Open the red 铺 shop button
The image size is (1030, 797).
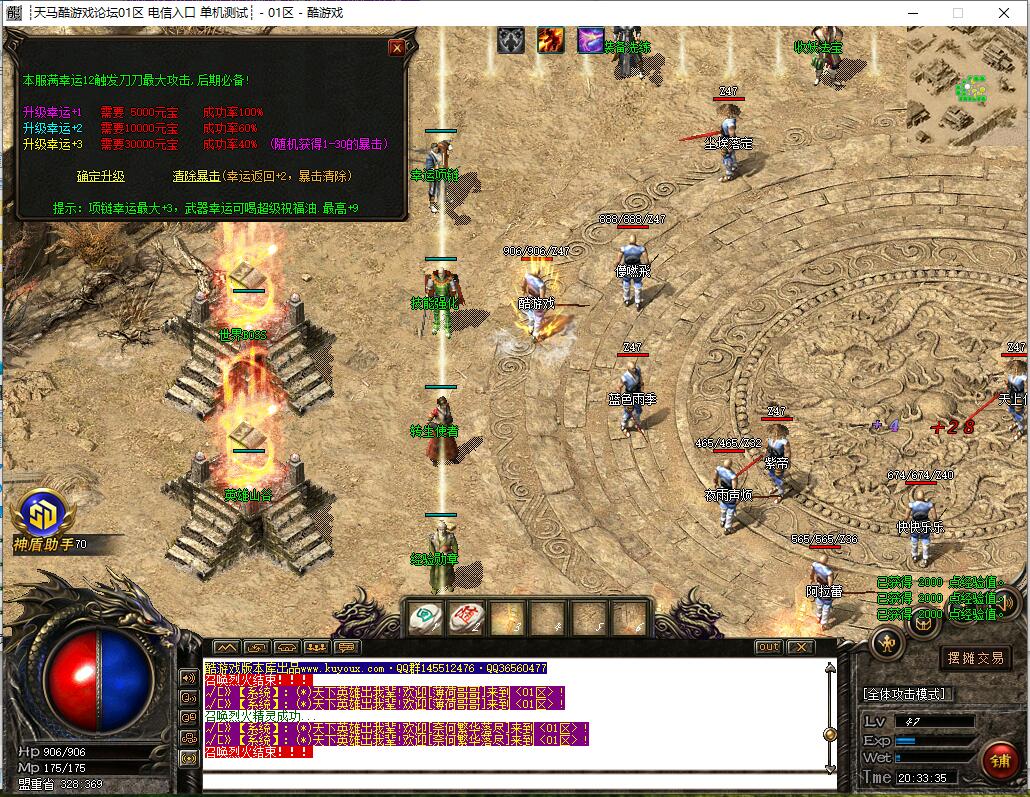pyautogui.click(x=999, y=761)
